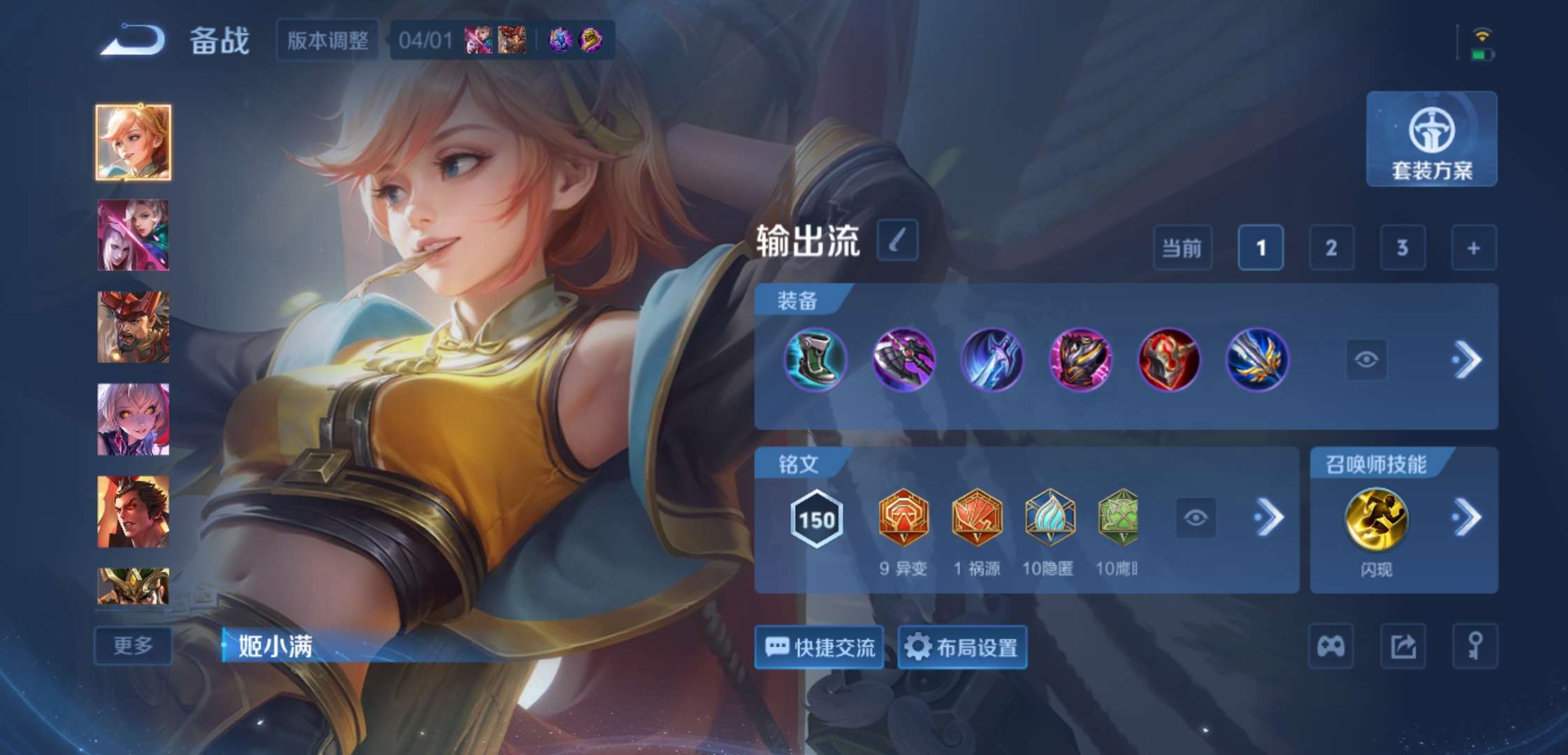Image resolution: width=1568 pixels, height=755 pixels.
Task: Click the boots equipment icon
Action: tap(816, 360)
